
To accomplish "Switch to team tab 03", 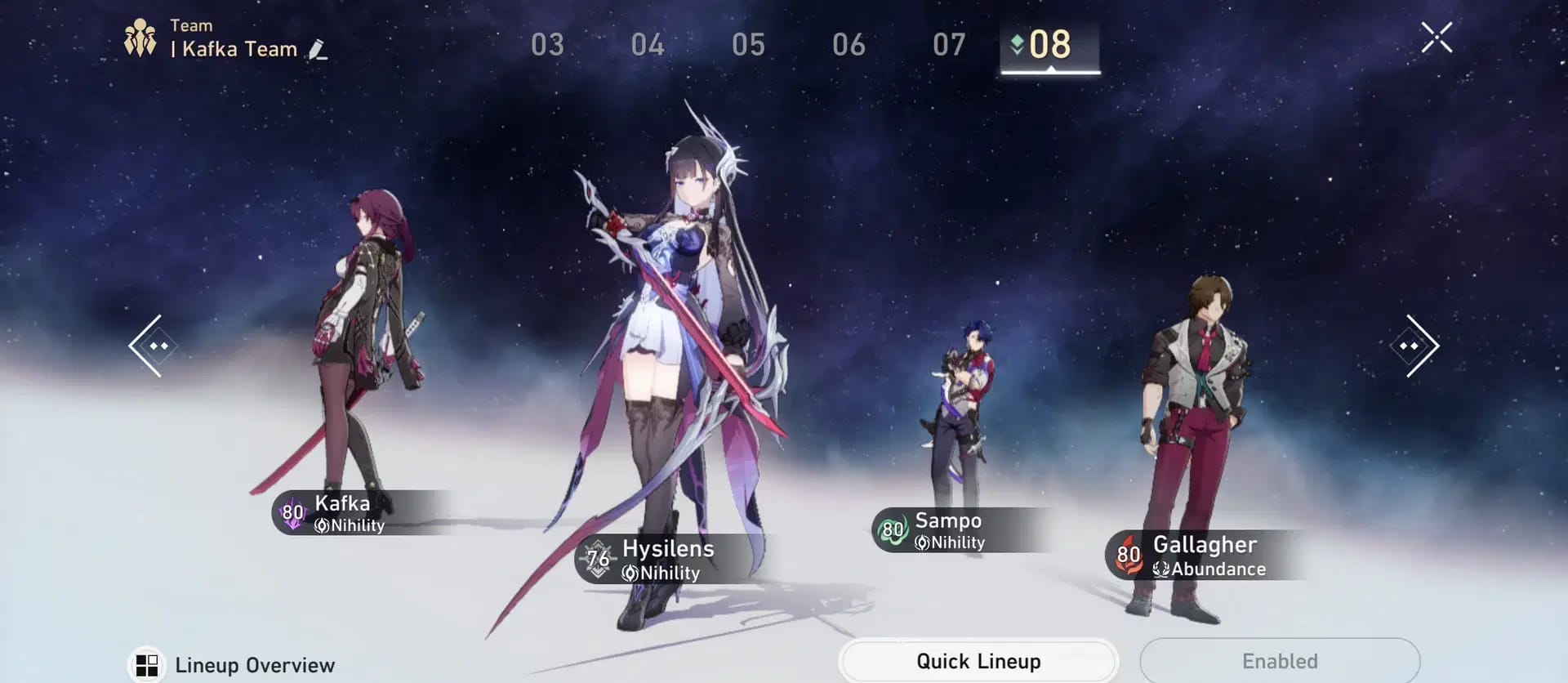I will (x=549, y=46).
